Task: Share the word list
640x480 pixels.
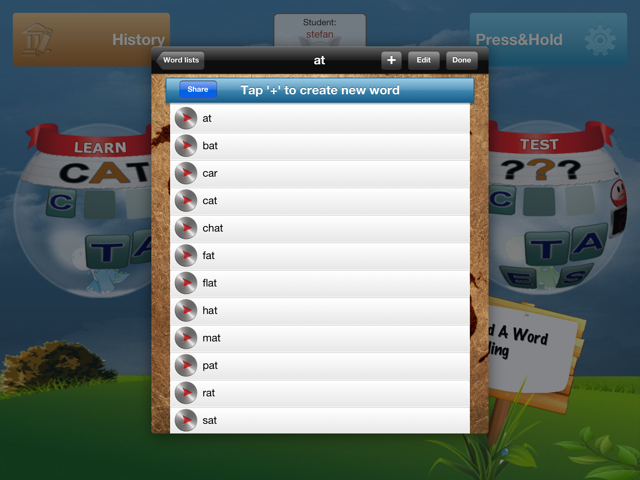Action: [x=198, y=90]
